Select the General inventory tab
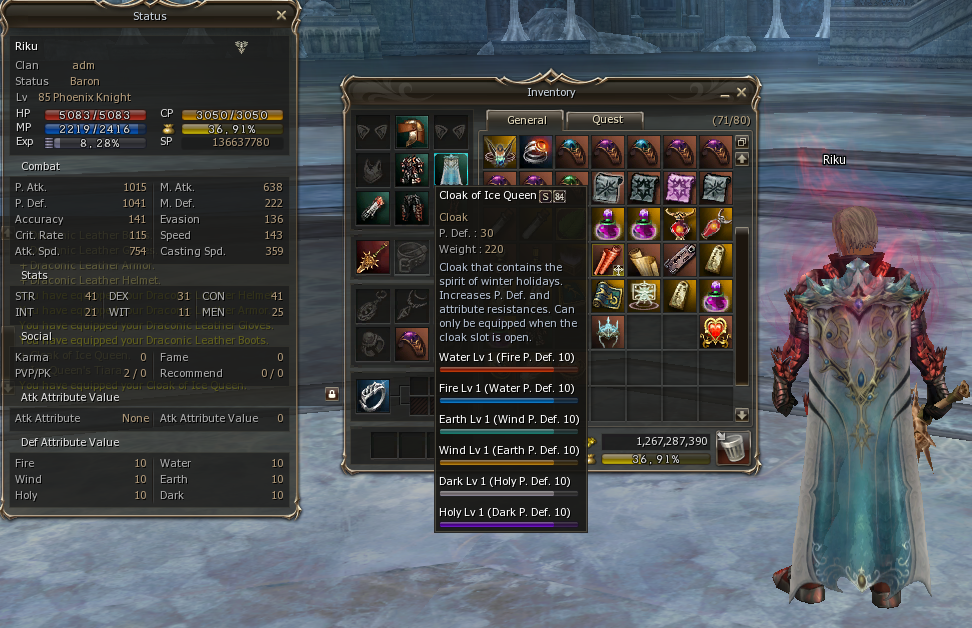This screenshot has width=972, height=628. [526, 120]
